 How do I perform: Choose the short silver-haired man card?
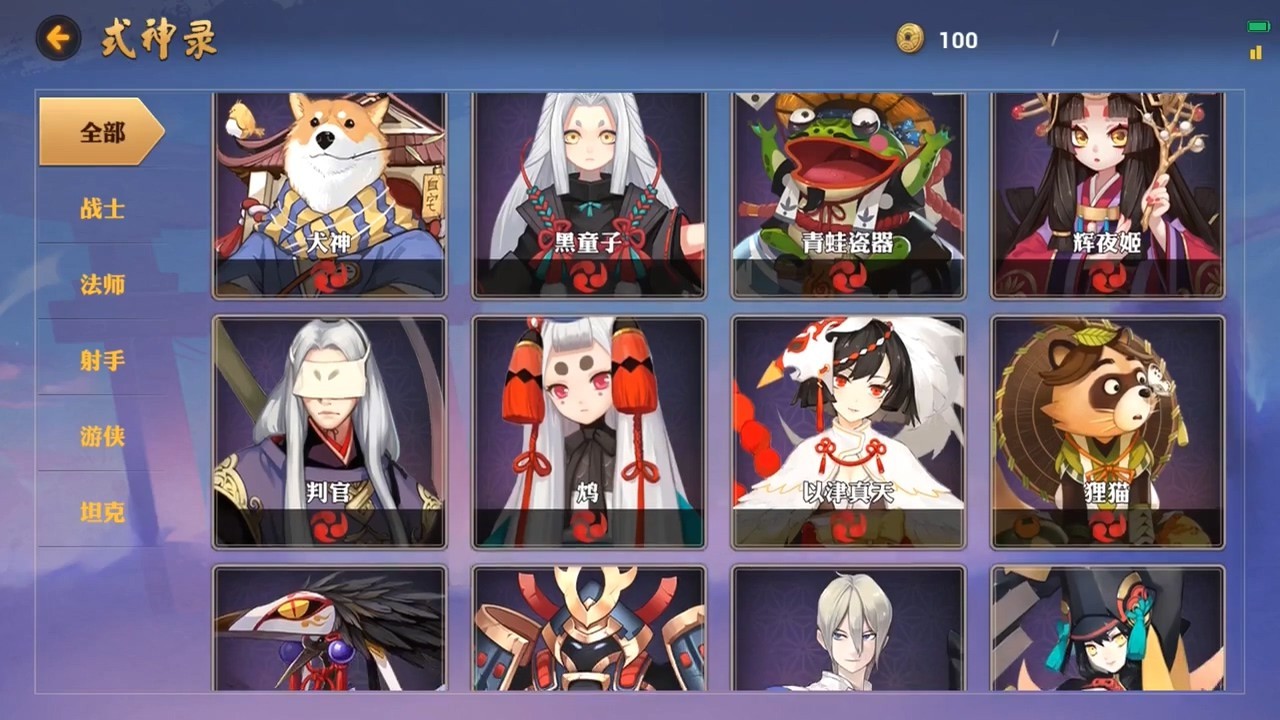tap(848, 628)
